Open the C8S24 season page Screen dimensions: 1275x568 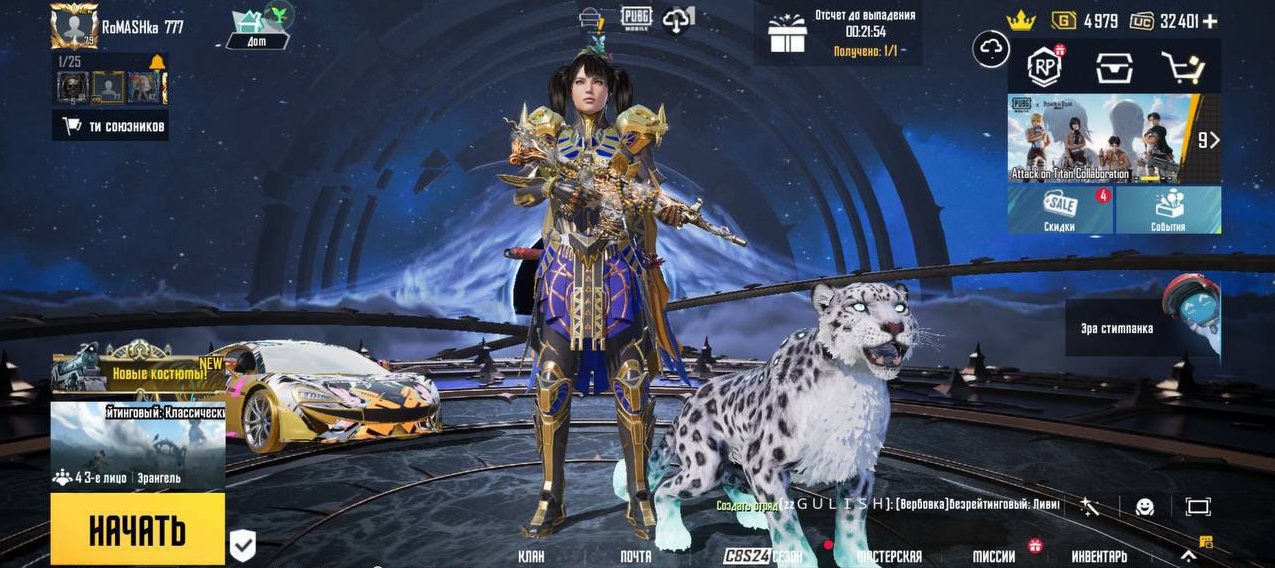point(762,556)
